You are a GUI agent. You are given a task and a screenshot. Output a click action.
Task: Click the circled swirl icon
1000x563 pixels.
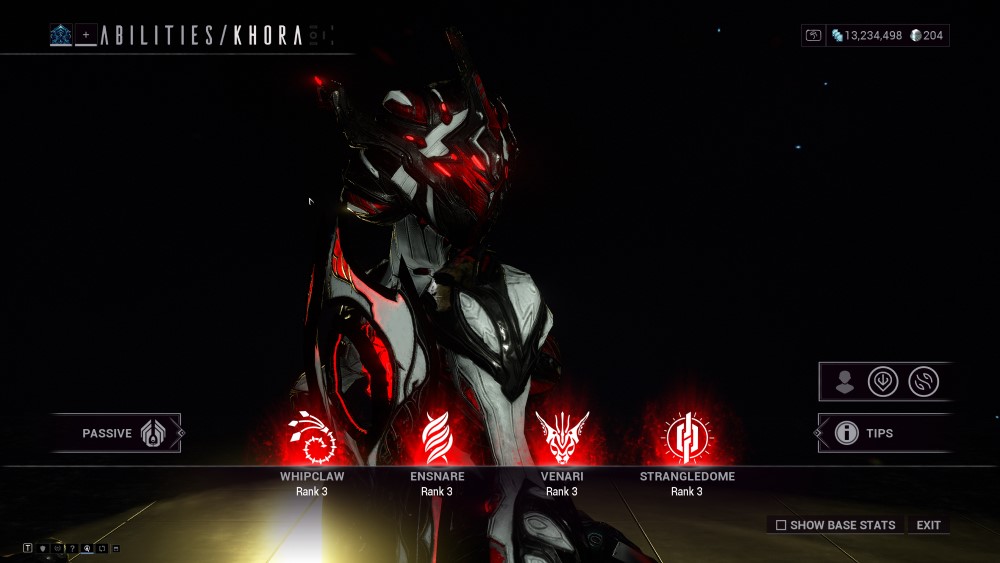(x=922, y=381)
